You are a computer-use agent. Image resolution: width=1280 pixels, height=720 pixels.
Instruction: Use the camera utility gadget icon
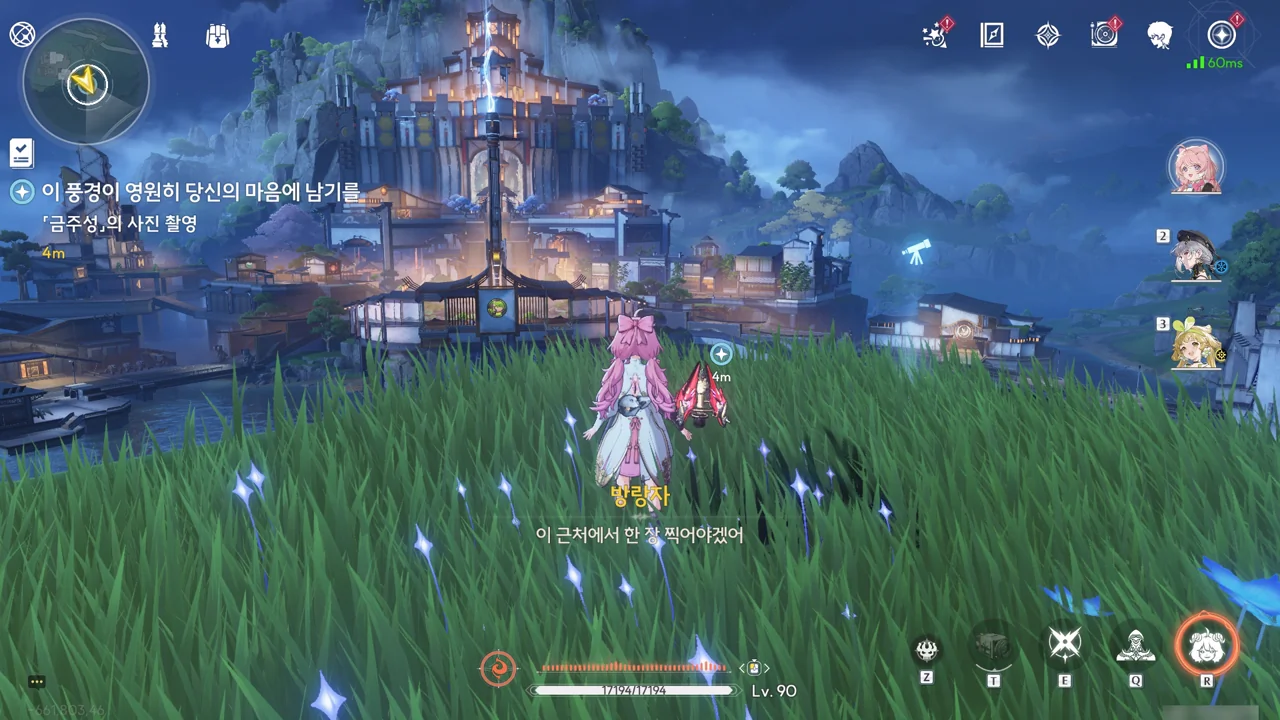coord(993,647)
